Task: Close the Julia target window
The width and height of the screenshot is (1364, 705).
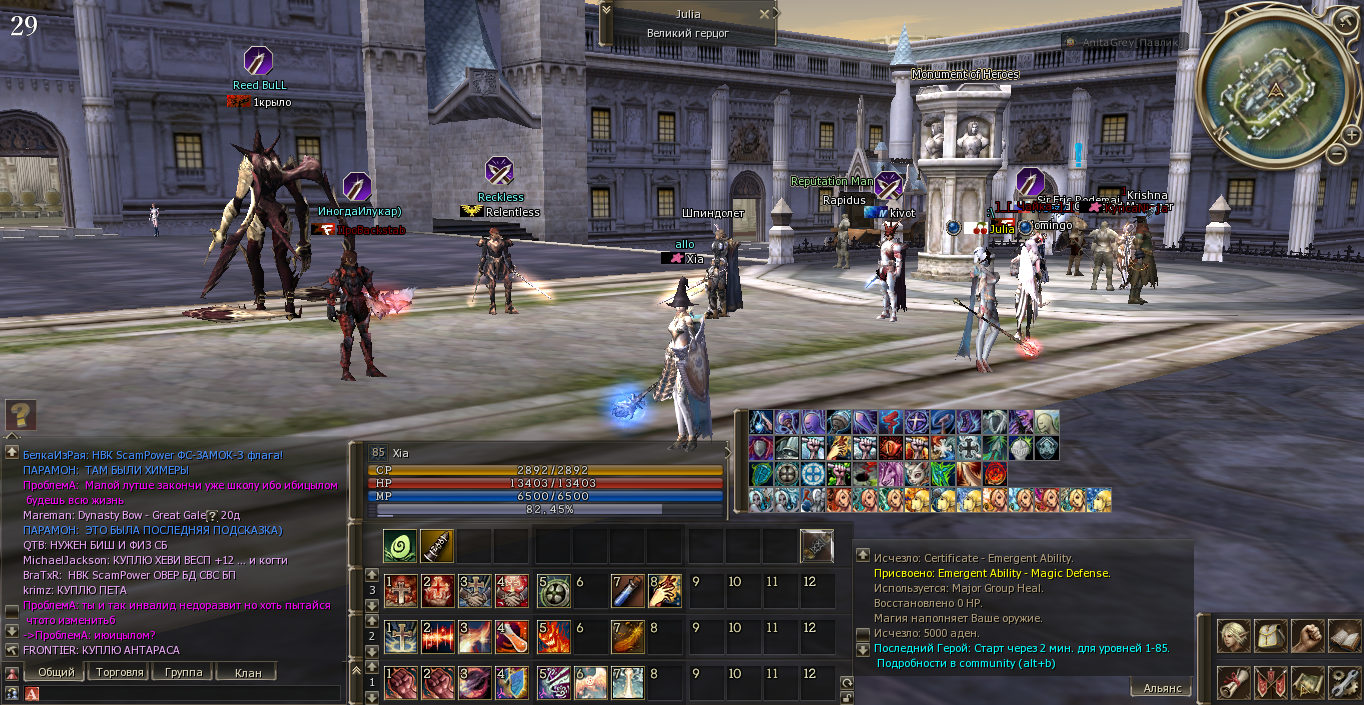Action: pyautogui.click(x=765, y=15)
